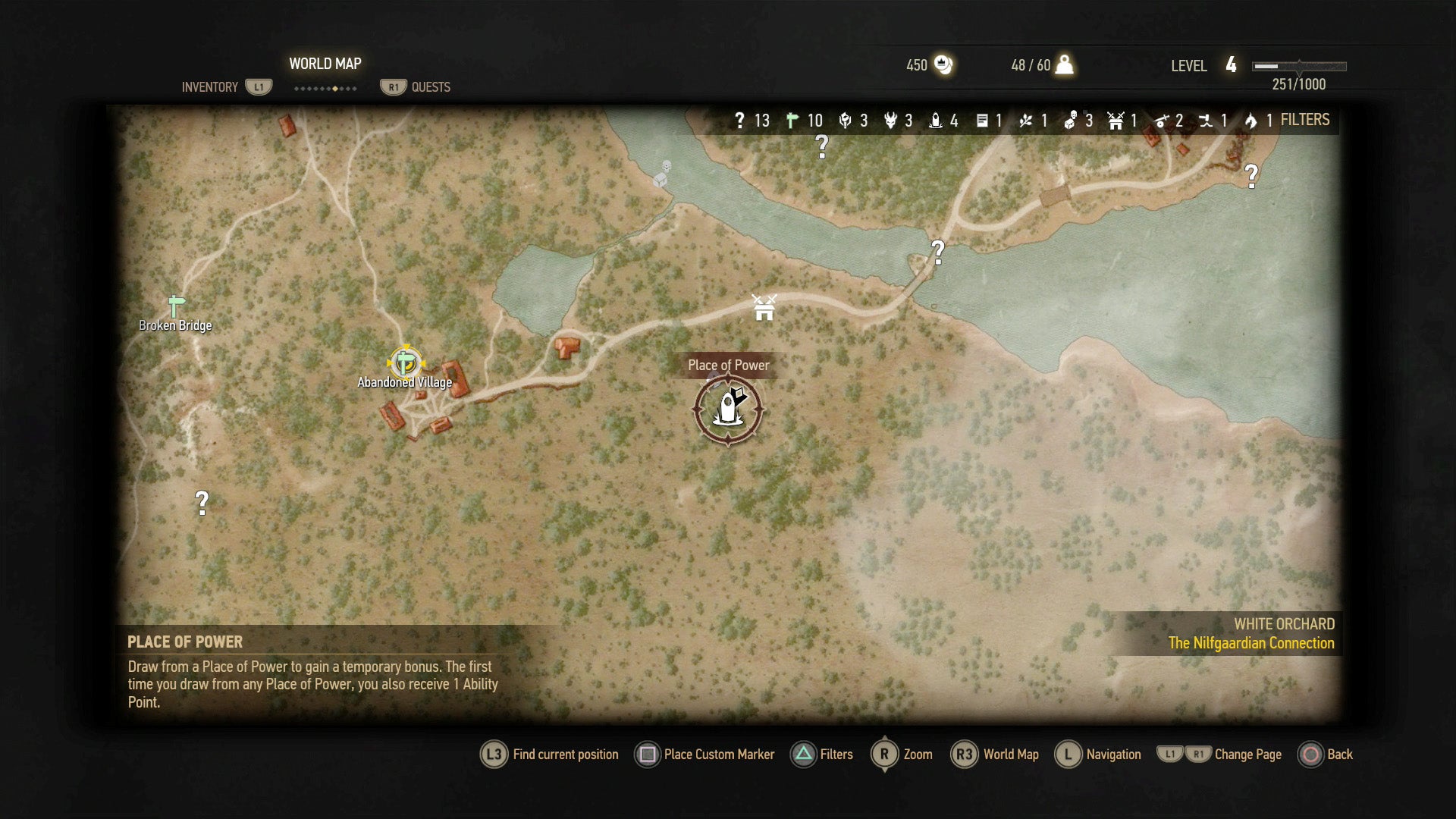This screenshot has width=1456, height=819.
Task: Toggle the green signpost filter
Action: coord(792,121)
